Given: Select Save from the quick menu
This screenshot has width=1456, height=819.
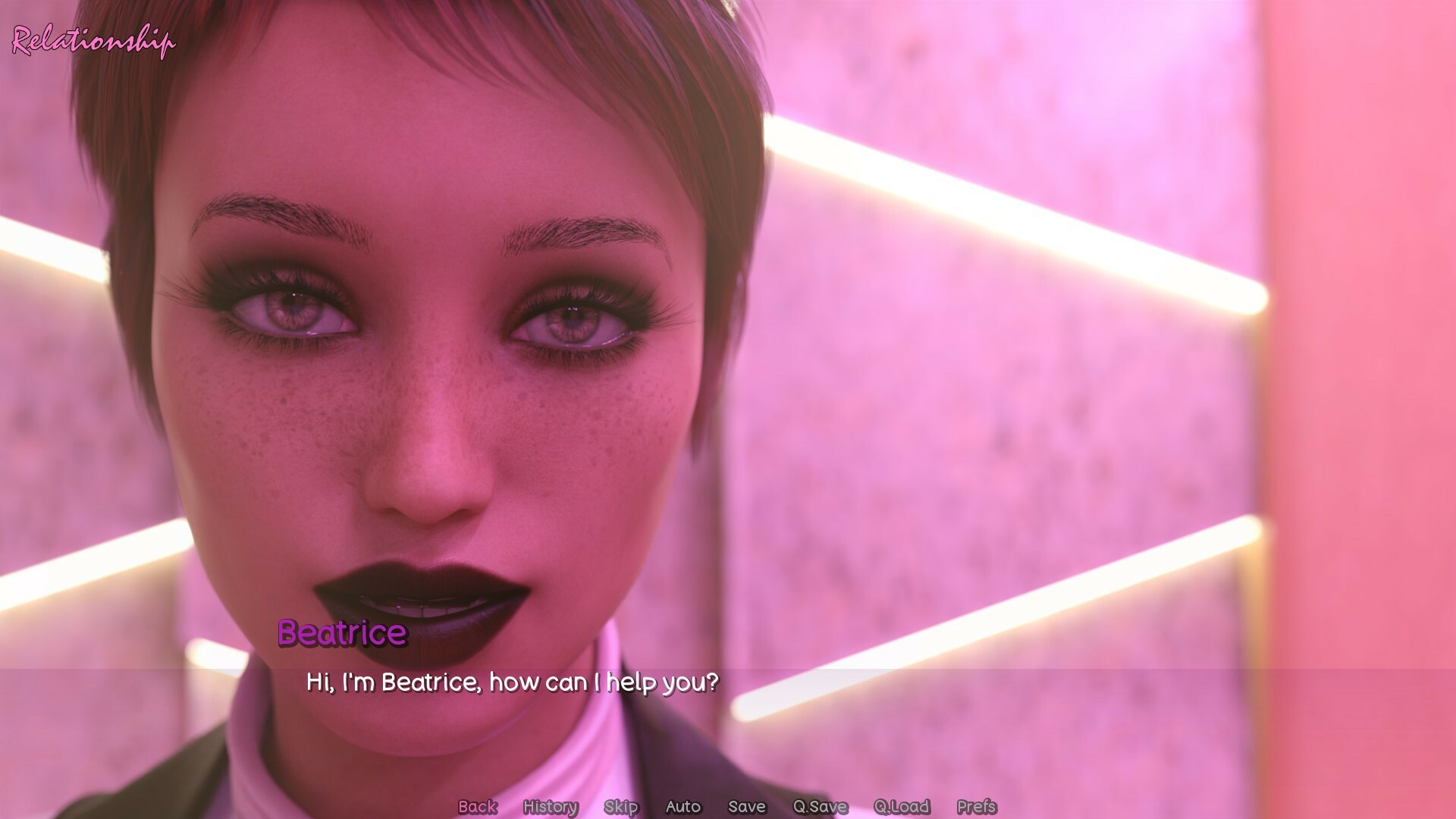Looking at the screenshot, I should 746,807.
